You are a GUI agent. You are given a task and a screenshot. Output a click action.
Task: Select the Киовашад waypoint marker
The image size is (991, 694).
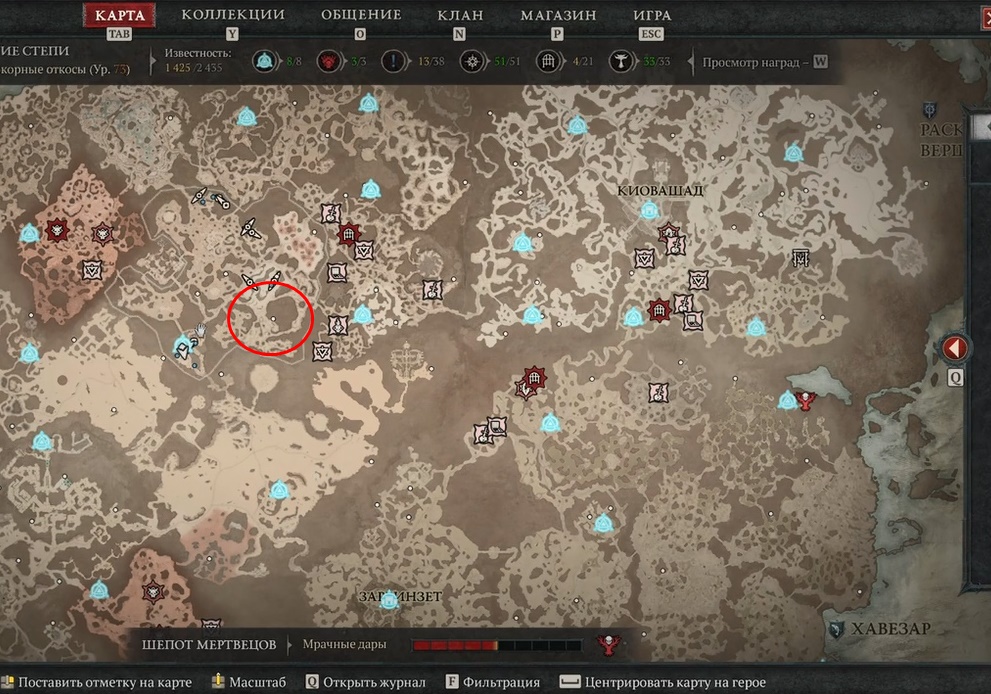[649, 211]
